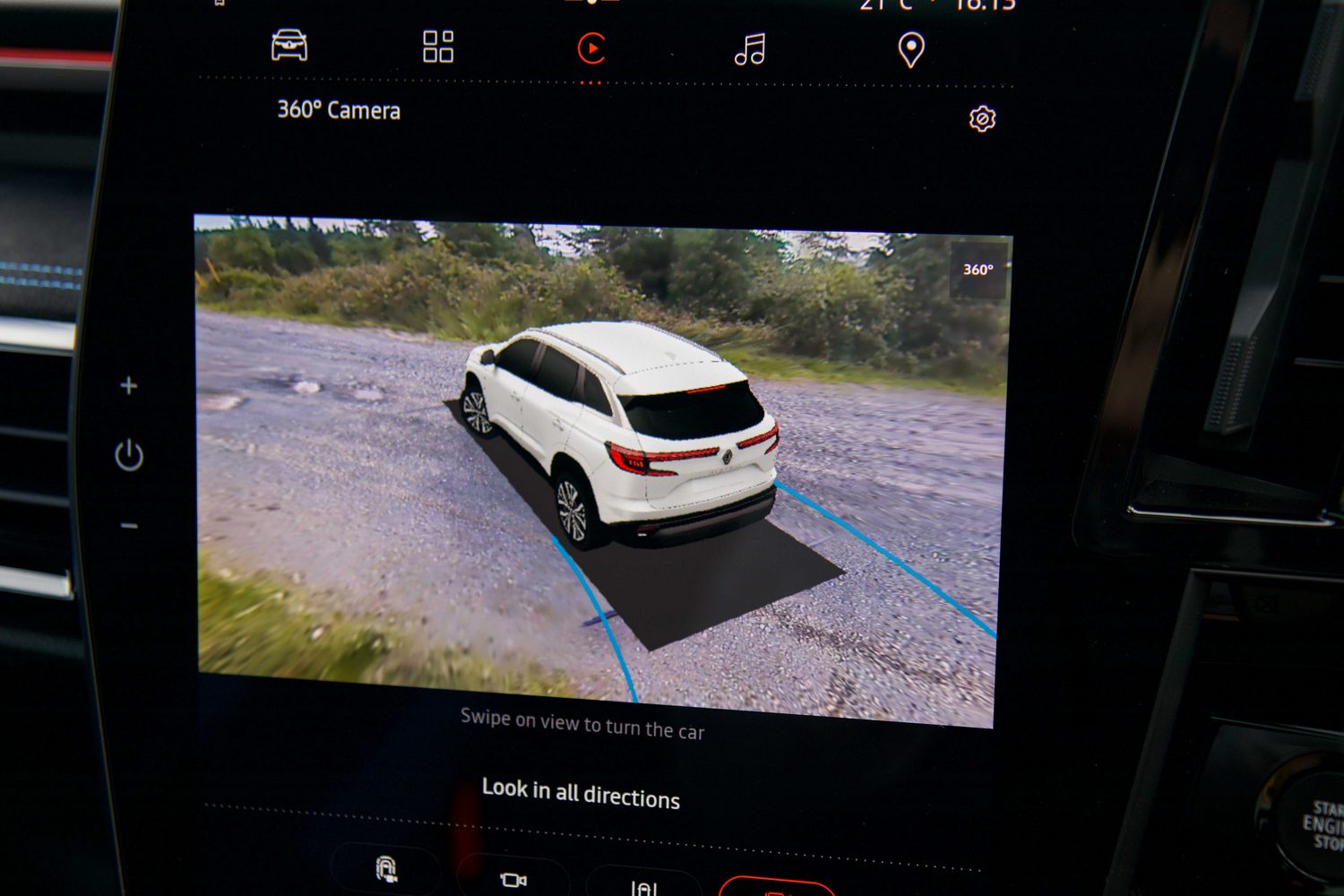Increase volume with the plus button

[x=129, y=385]
